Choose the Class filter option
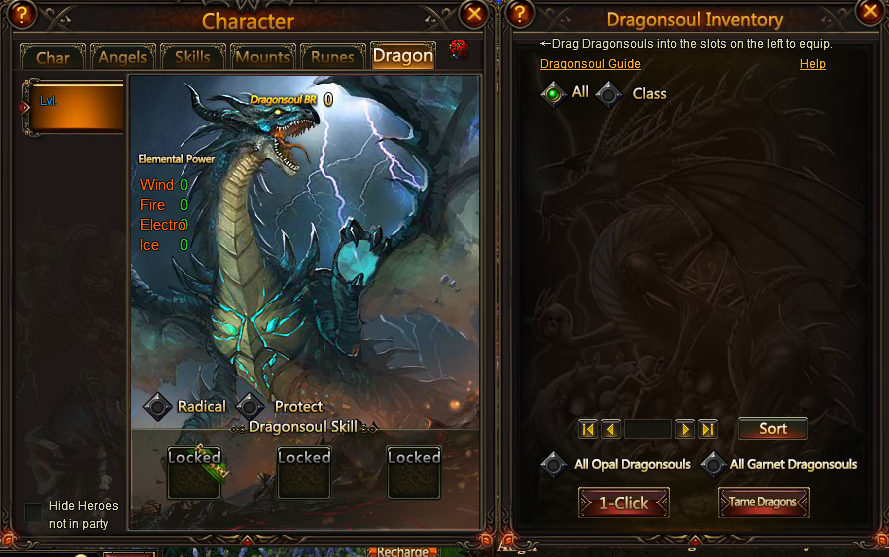889x557 pixels. 610,95
